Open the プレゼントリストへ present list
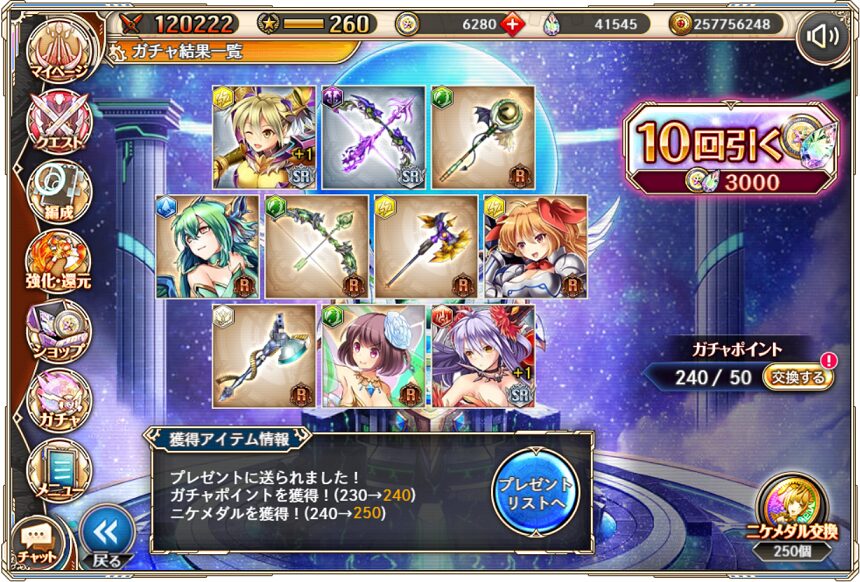The width and height of the screenshot is (860, 582). coord(536,489)
